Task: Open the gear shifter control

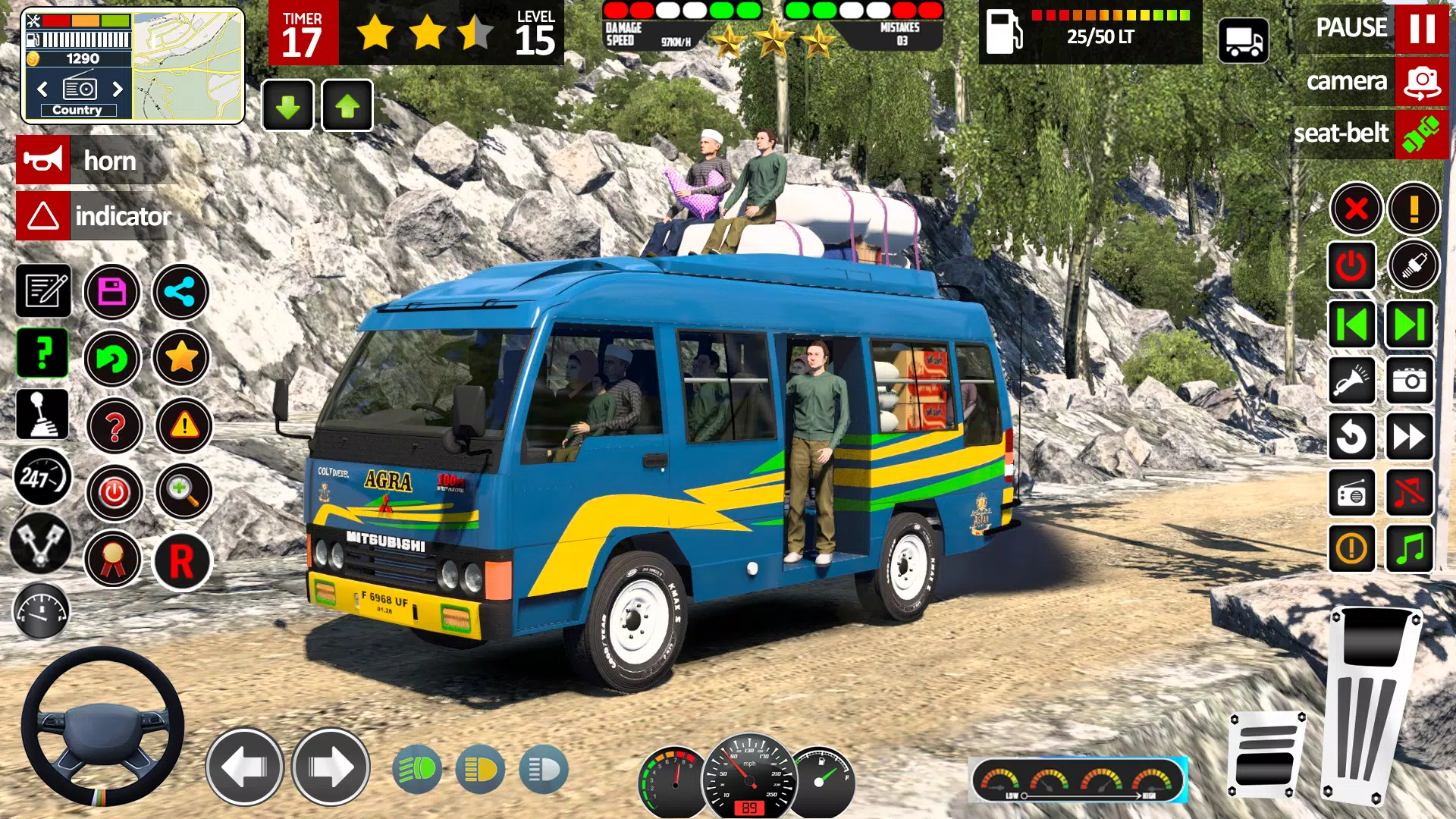Action: [42, 413]
